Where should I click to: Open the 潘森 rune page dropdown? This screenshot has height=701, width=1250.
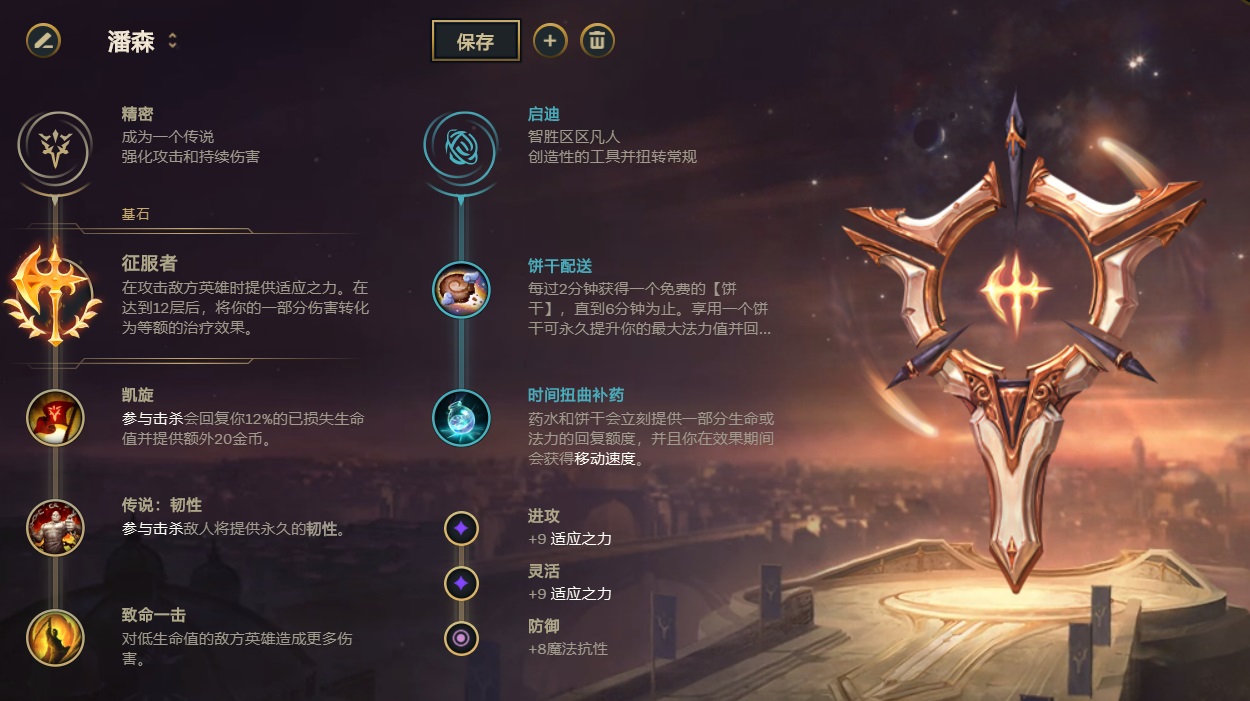172,41
